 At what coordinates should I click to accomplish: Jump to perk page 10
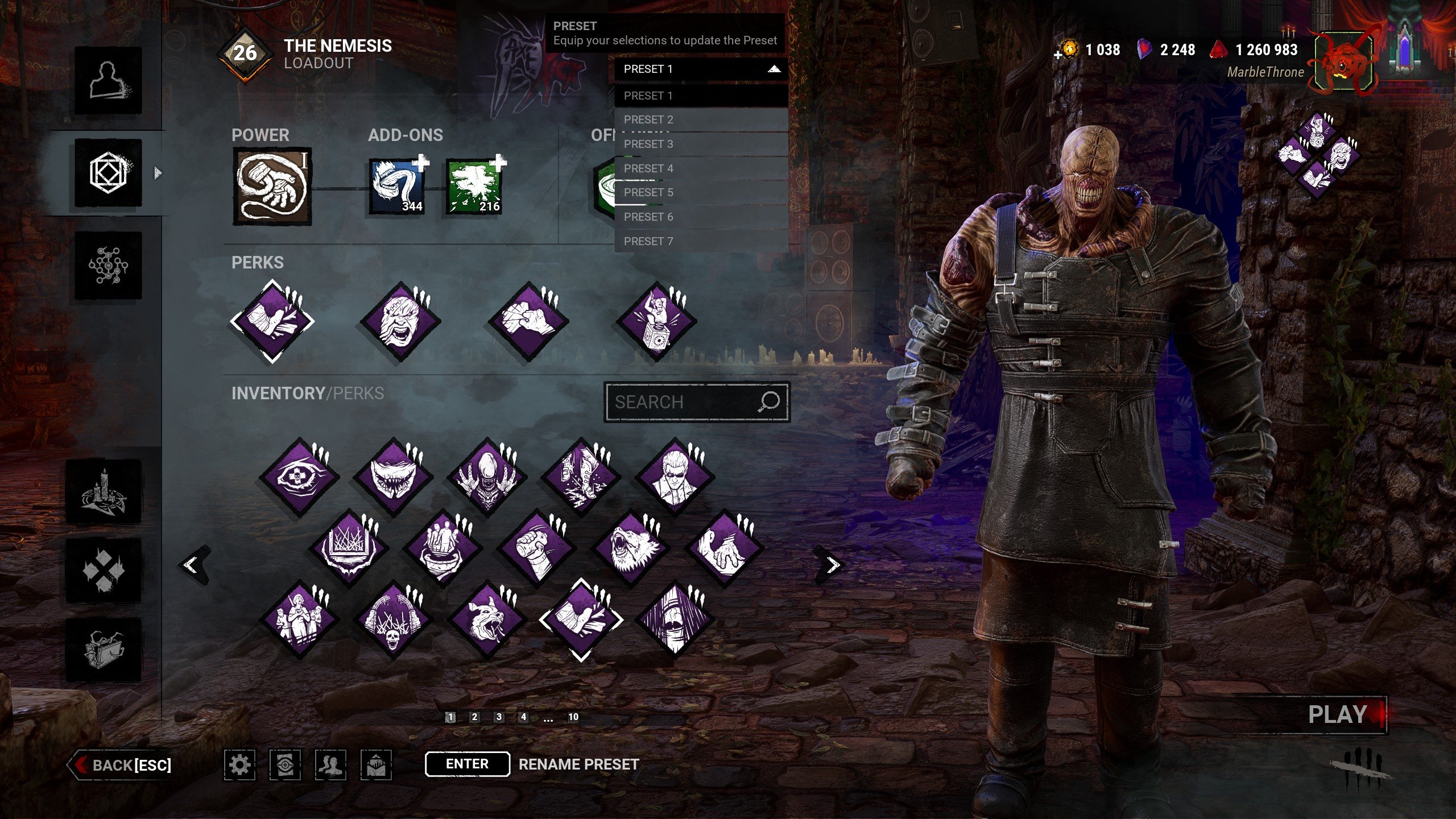coord(573,717)
